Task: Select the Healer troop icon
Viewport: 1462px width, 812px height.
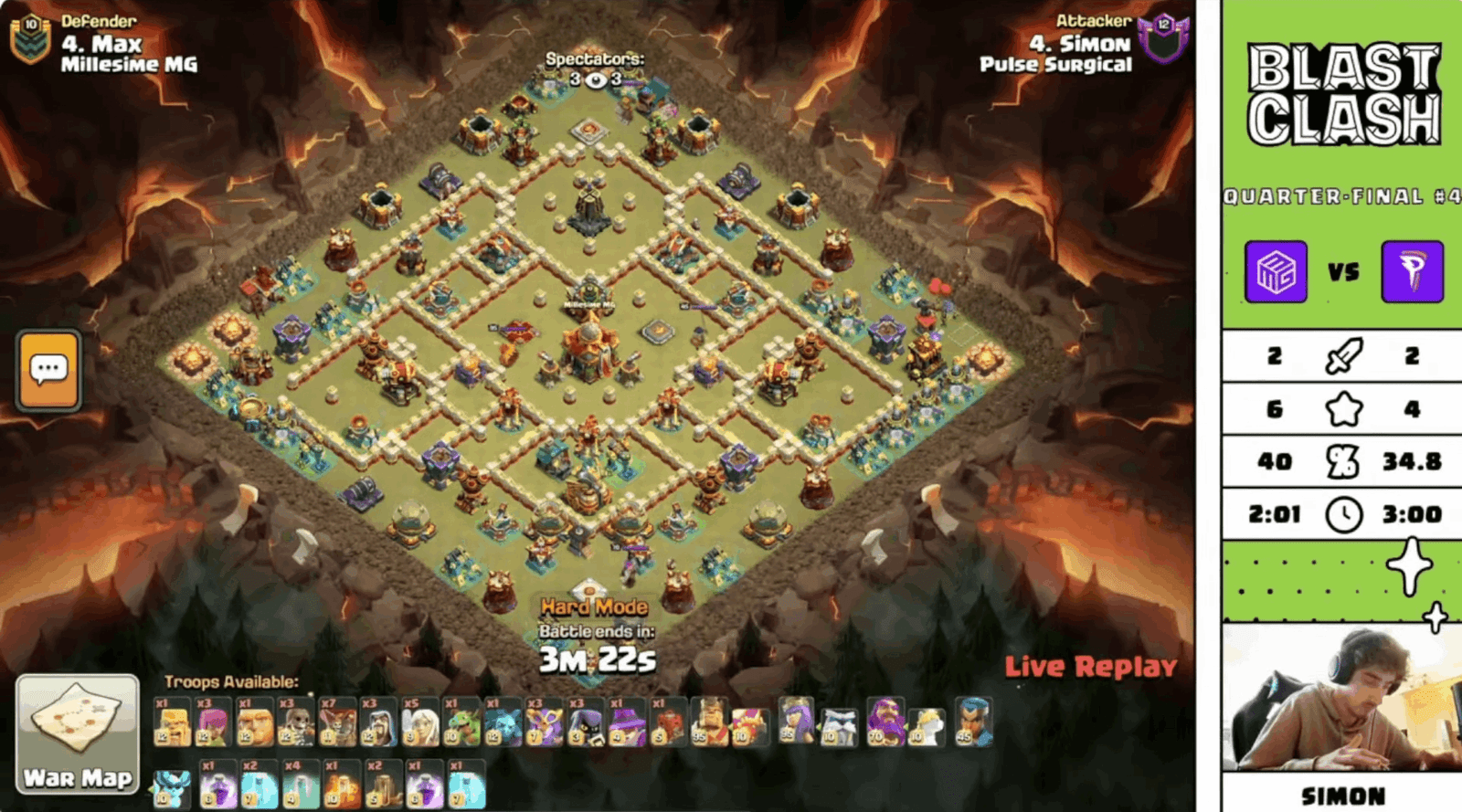Action: pyautogui.click(x=420, y=722)
